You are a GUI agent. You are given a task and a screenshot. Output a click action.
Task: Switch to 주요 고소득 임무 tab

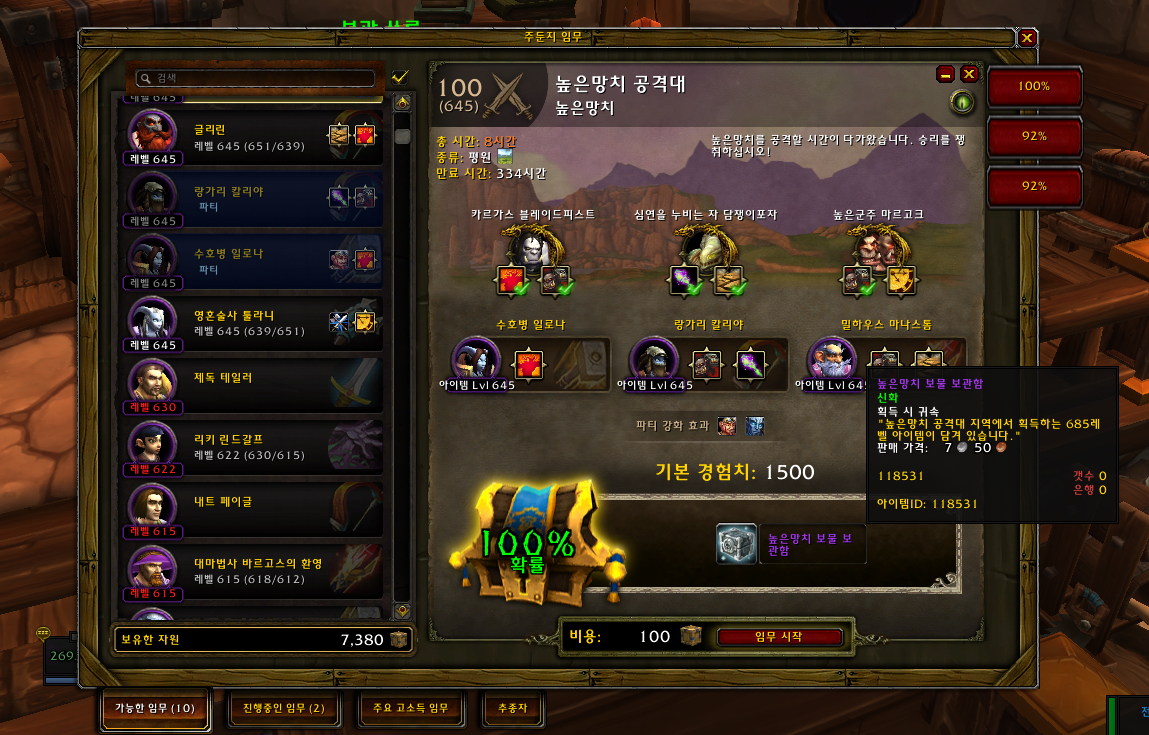pos(410,708)
